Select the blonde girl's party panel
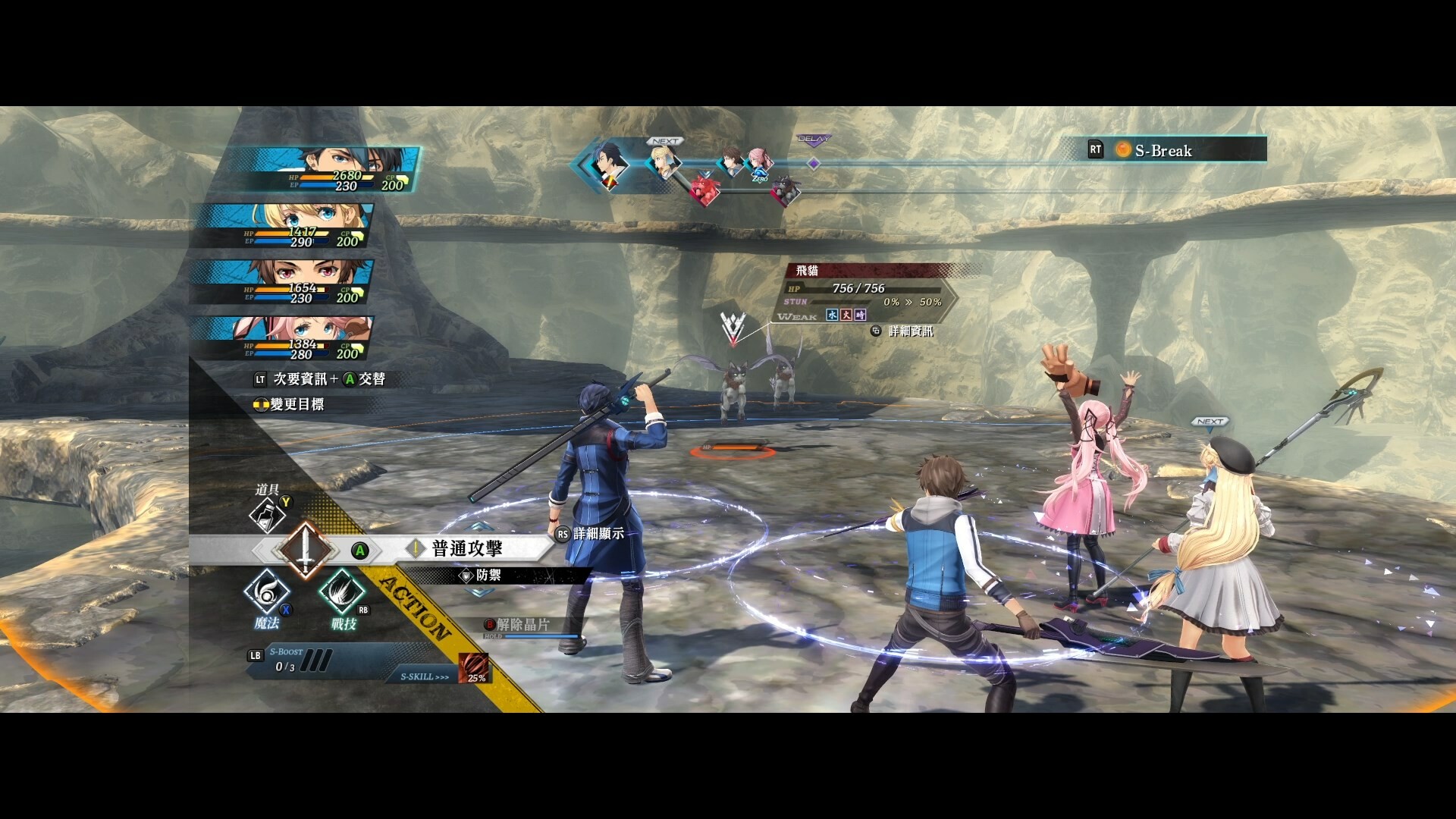The width and height of the screenshot is (1456, 819). point(296,225)
